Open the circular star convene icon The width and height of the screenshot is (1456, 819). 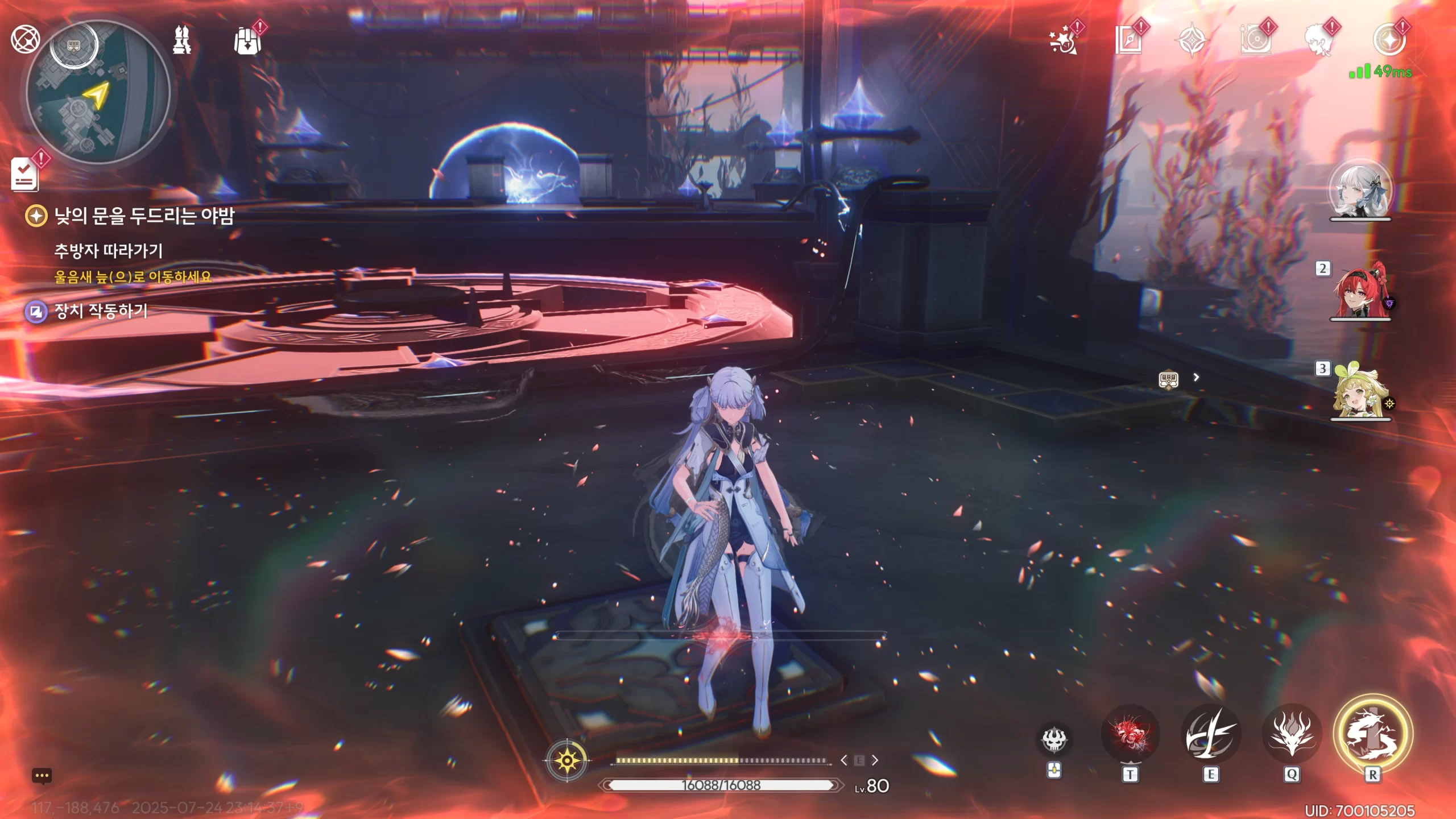pyautogui.click(x=1389, y=40)
